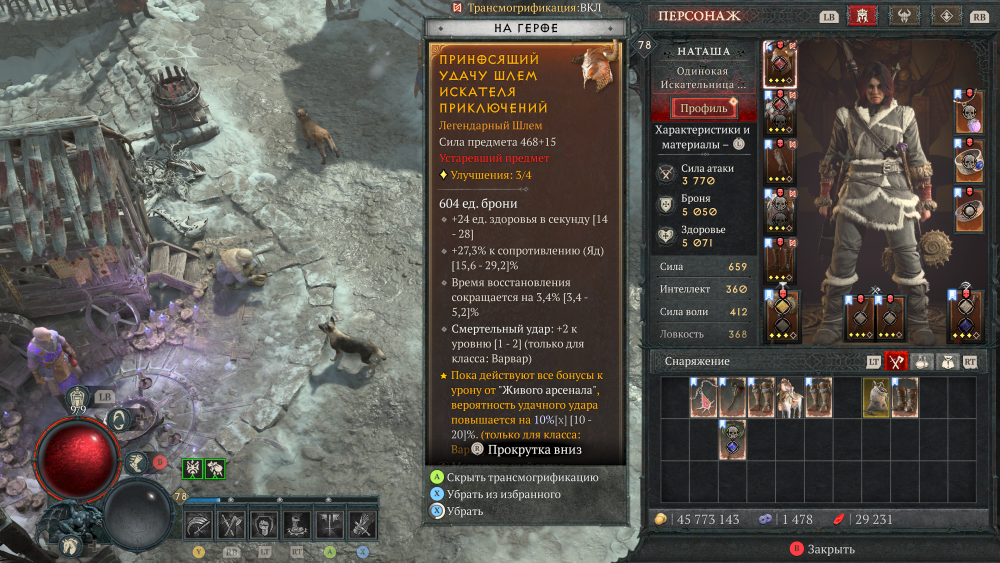Select the horse in the inventory
Image resolution: width=1000 pixels, height=563 pixels.
coord(790,397)
